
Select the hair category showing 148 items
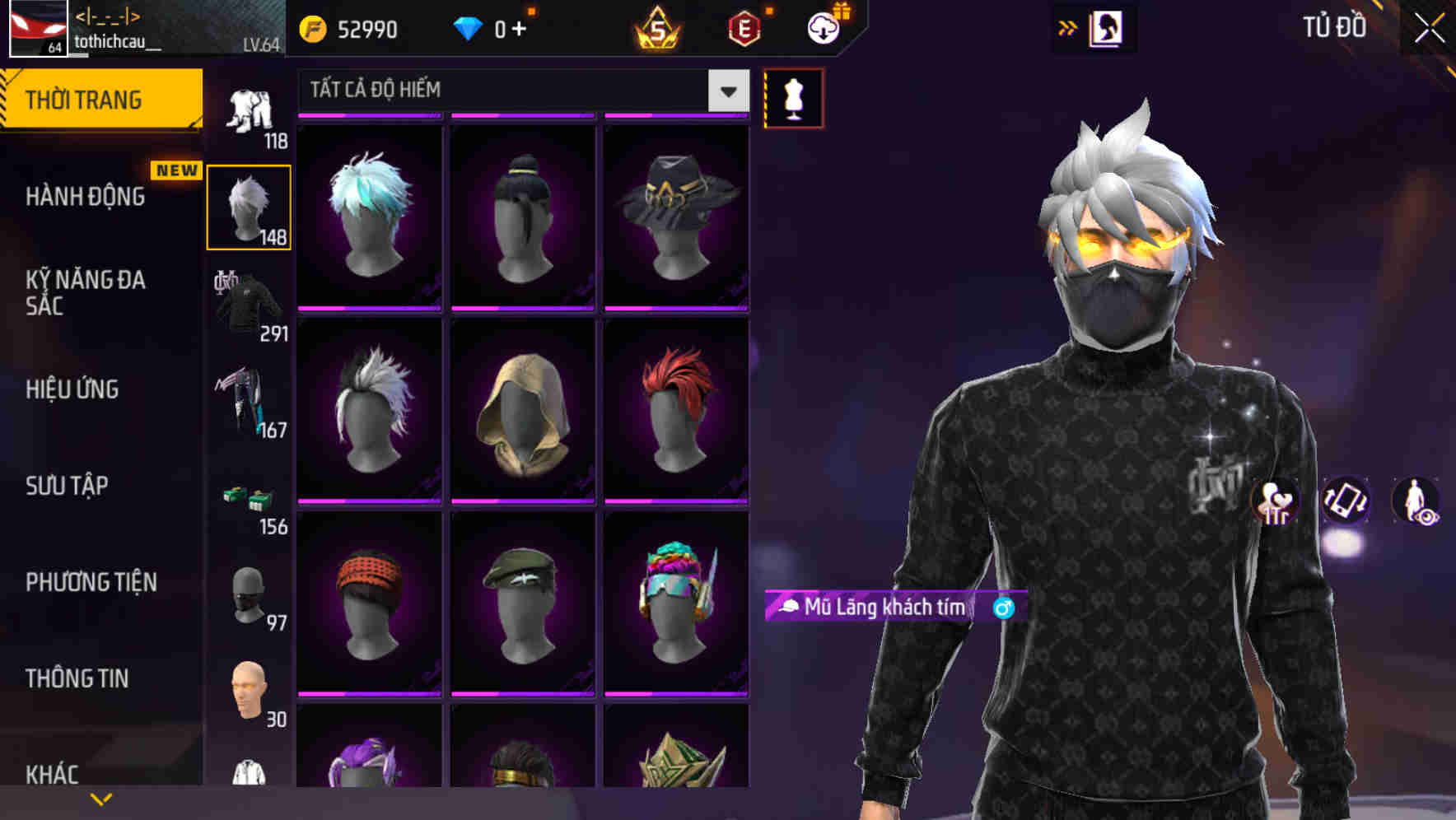tap(250, 206)
